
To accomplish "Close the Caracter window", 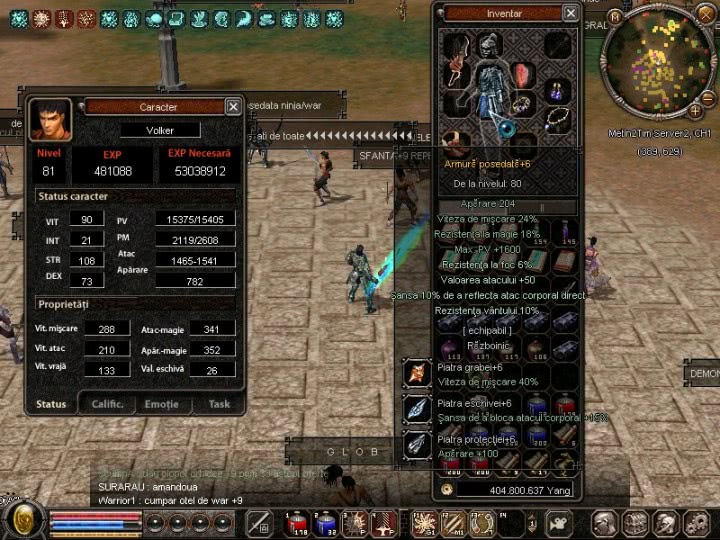I will tap(232, 106).
